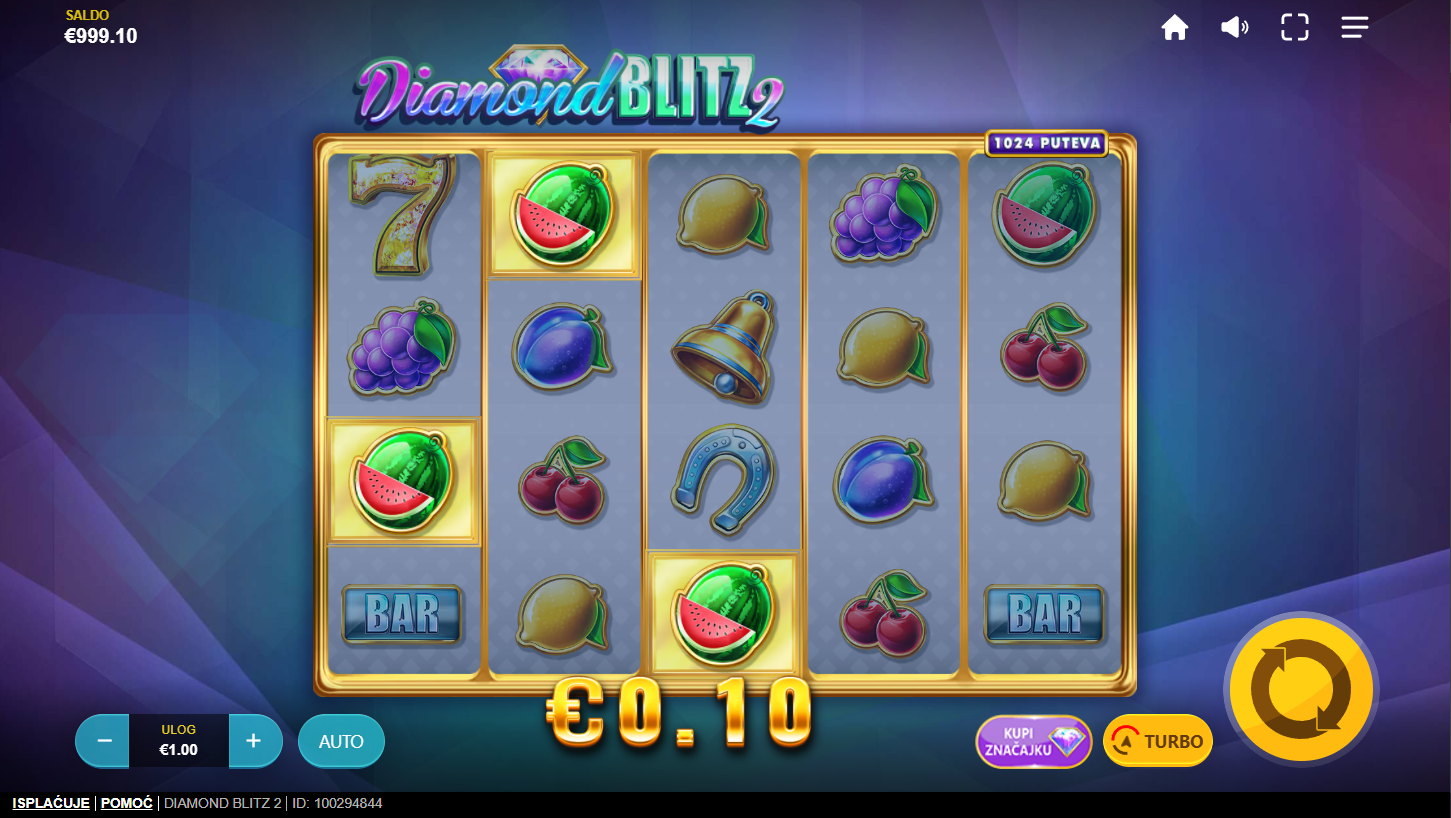Open the POMOĆ help link
Image resolution: width=1451 pixels, height=818 pixels.
click(x=127, y=803)
